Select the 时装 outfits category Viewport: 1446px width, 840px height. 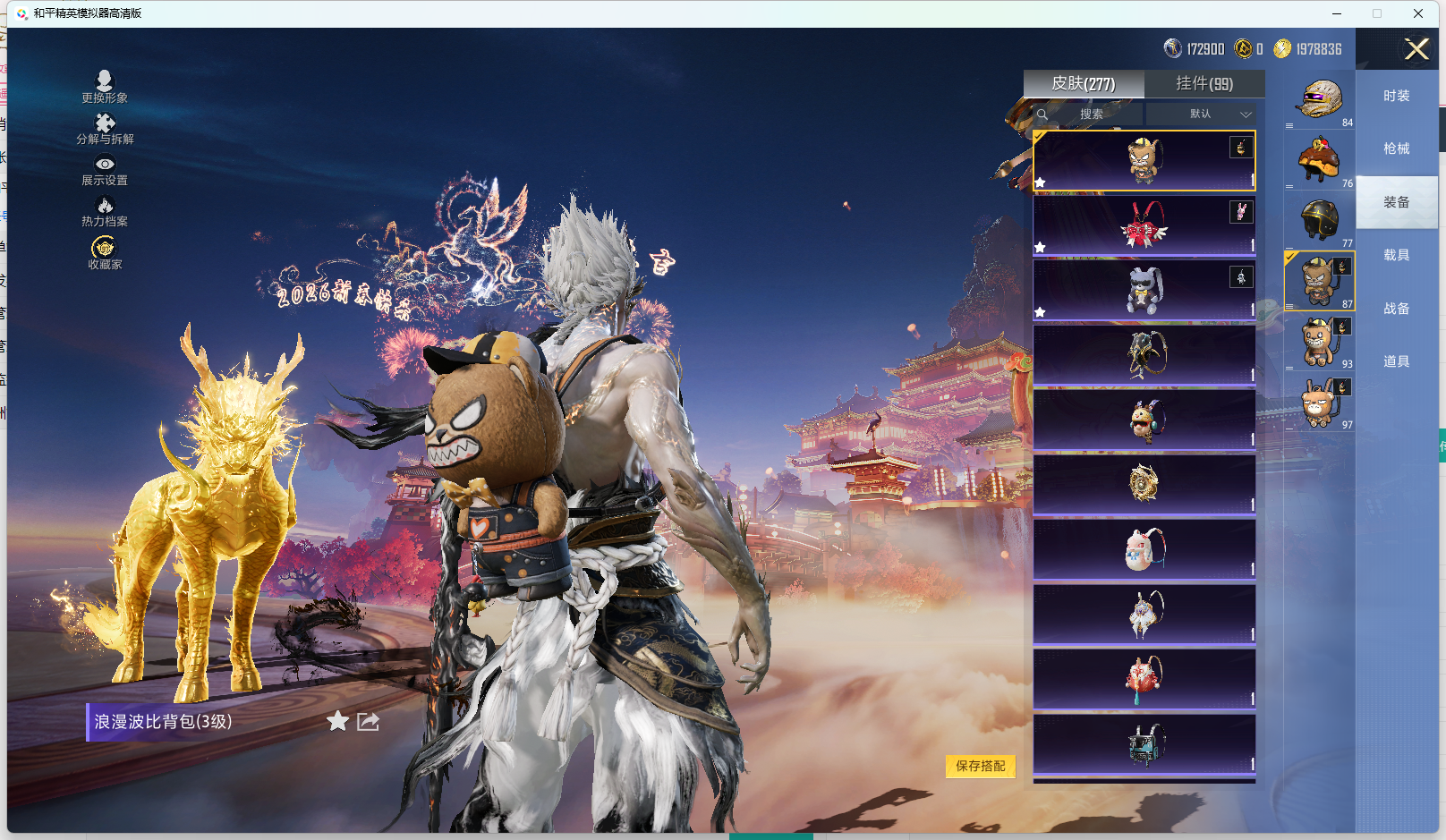[x=1396, y=96]
